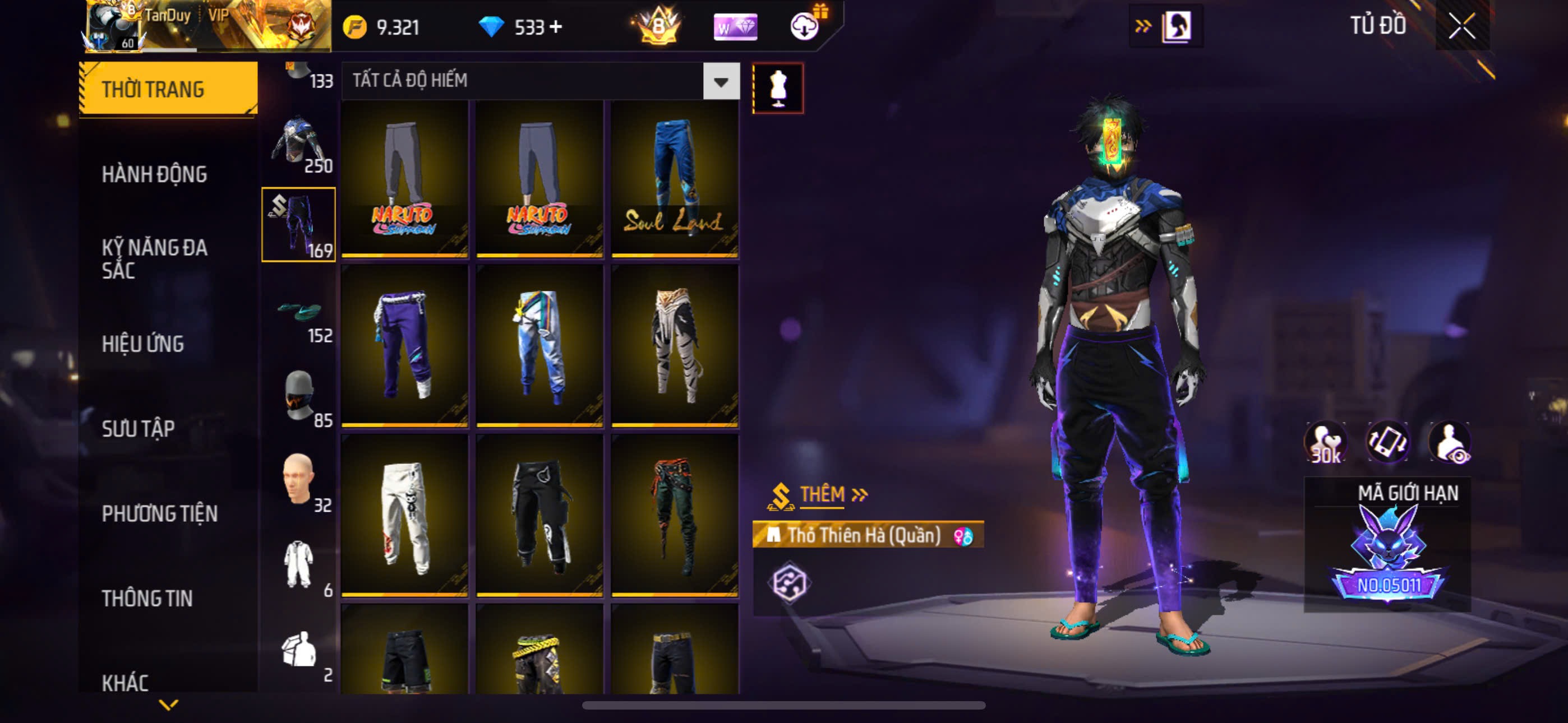Open the 30k likes icon
The image size is (1568, 723).
coord(1326,442)
